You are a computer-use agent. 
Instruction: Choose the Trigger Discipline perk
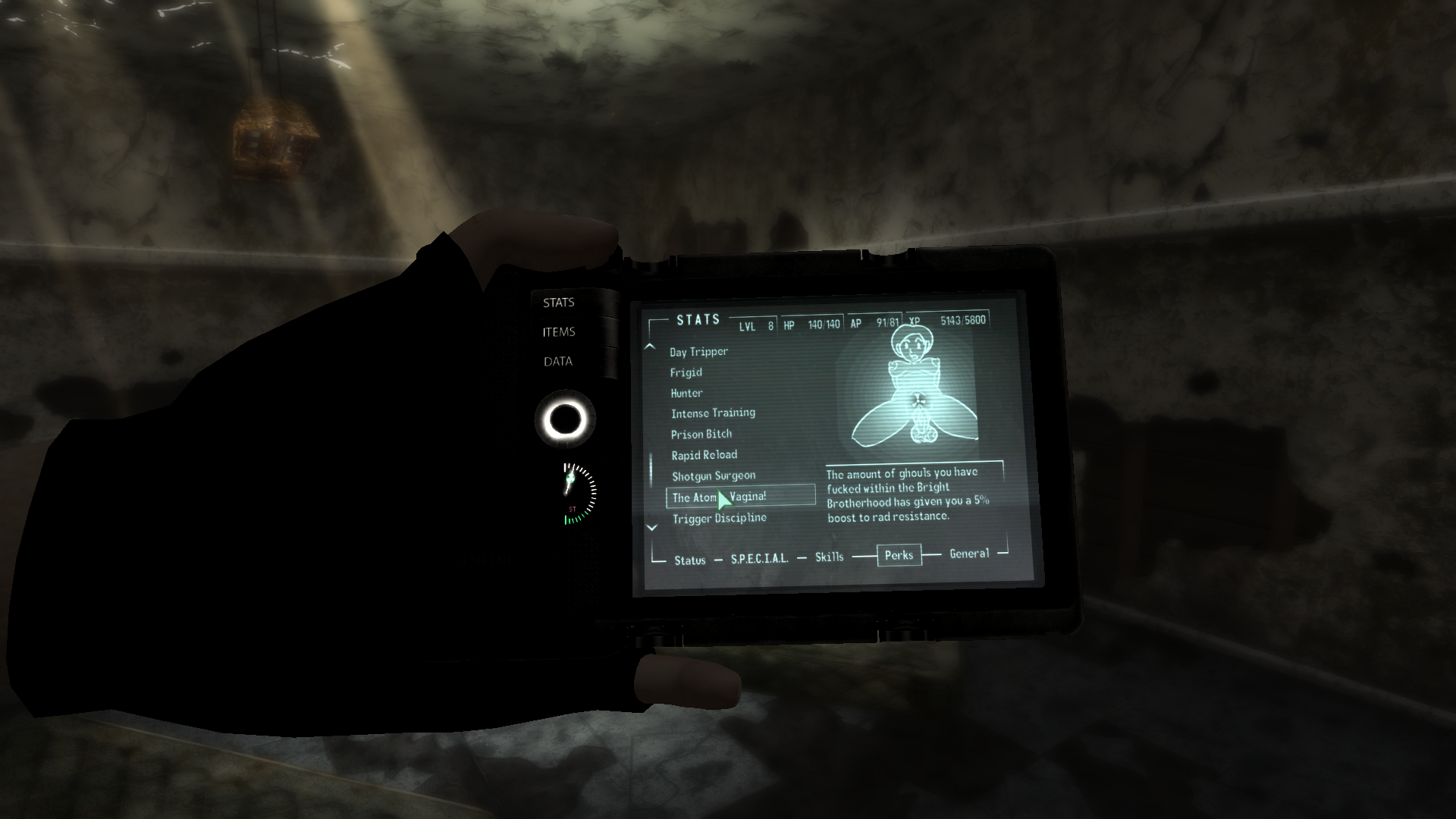[719, 518]
